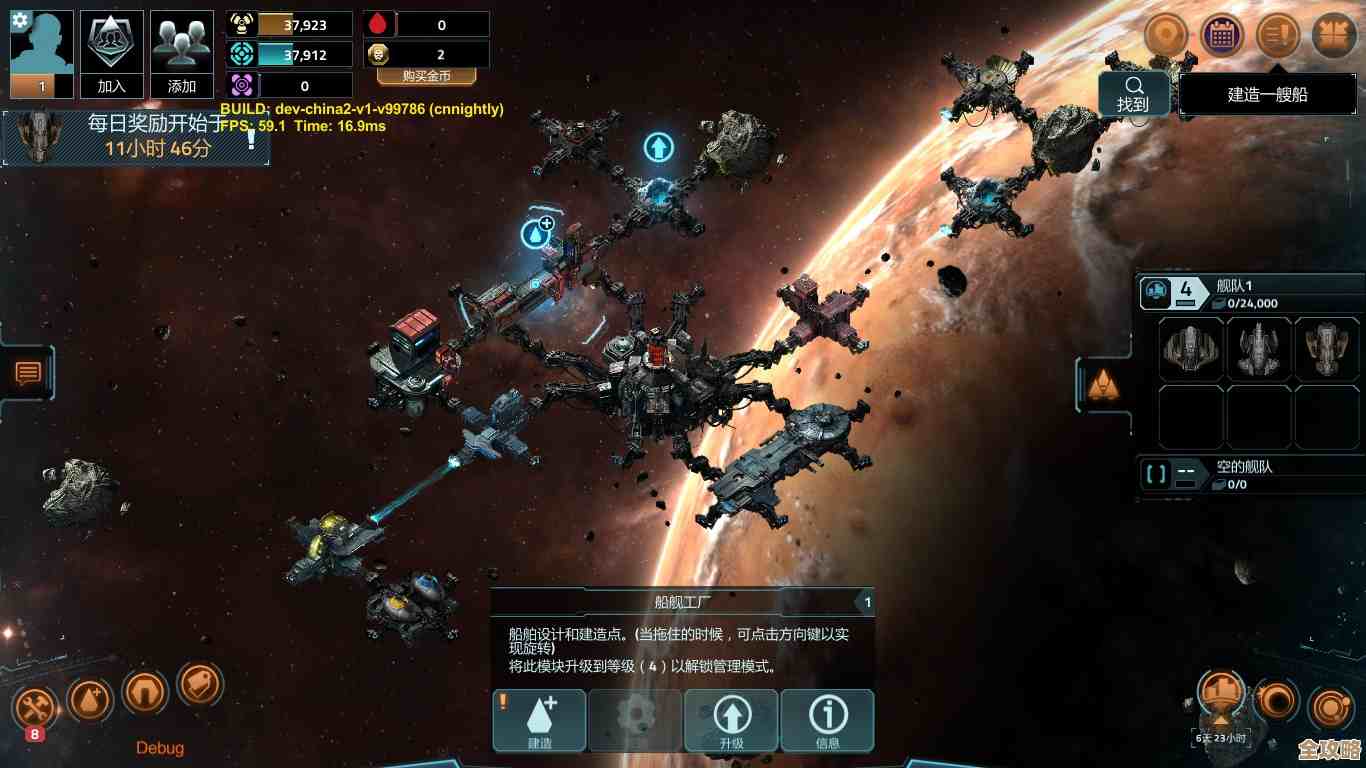Click the round location pin icon
The width and height of the screenshot is (1366, 768).
1165,36
